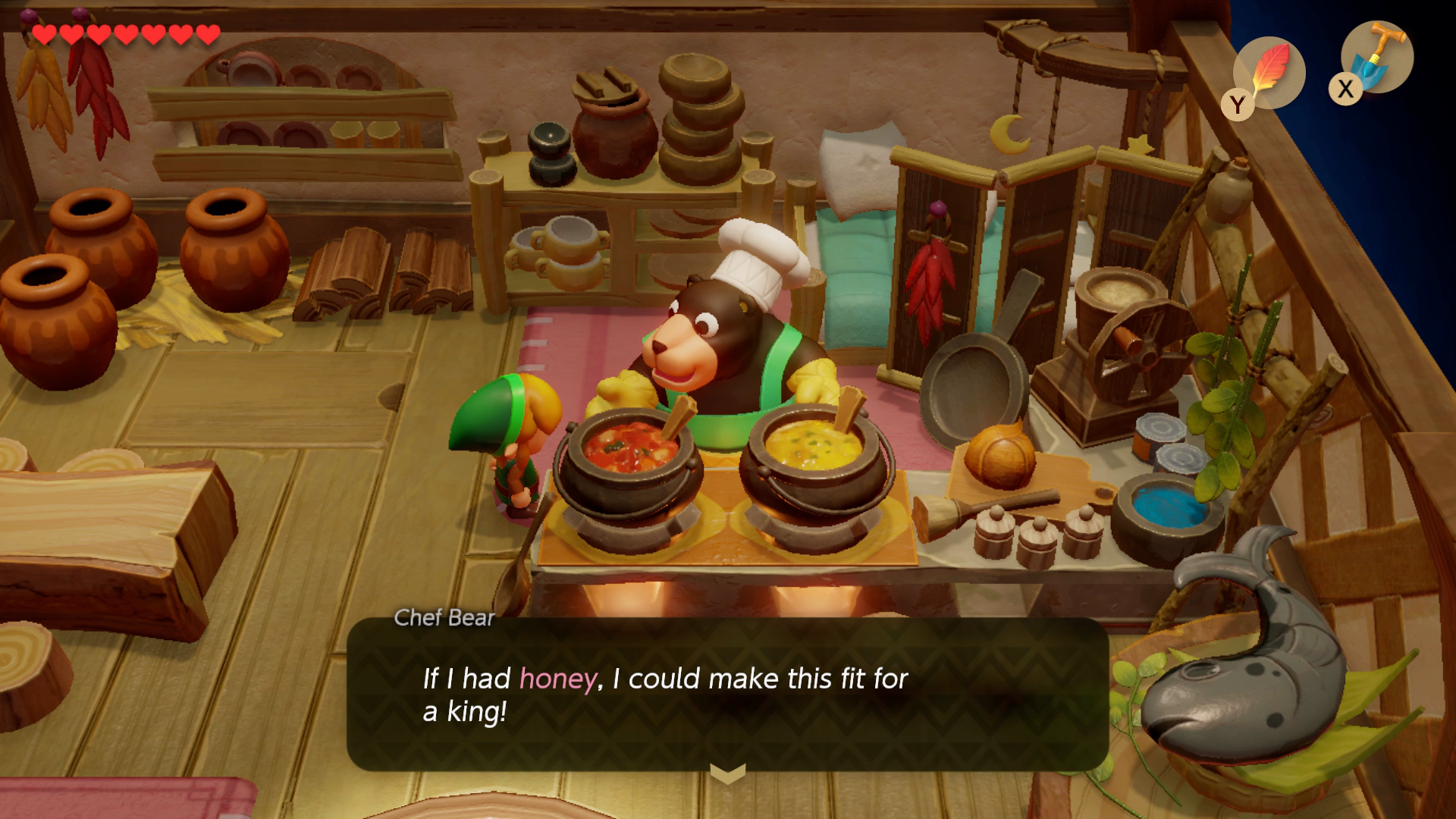The image size is (1456, 819).
Task: Select the Roc's Feather item slot
Action: (1269, 74)
